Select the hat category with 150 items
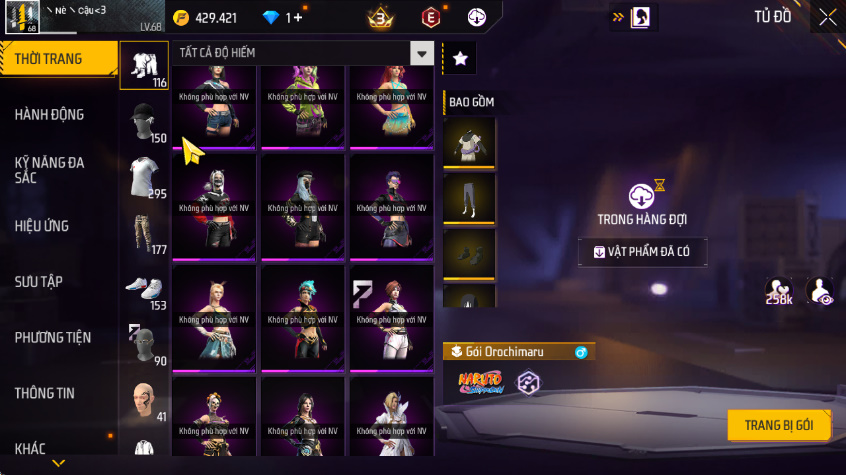This screenshot has height=475, width=846. click(144, 122)
